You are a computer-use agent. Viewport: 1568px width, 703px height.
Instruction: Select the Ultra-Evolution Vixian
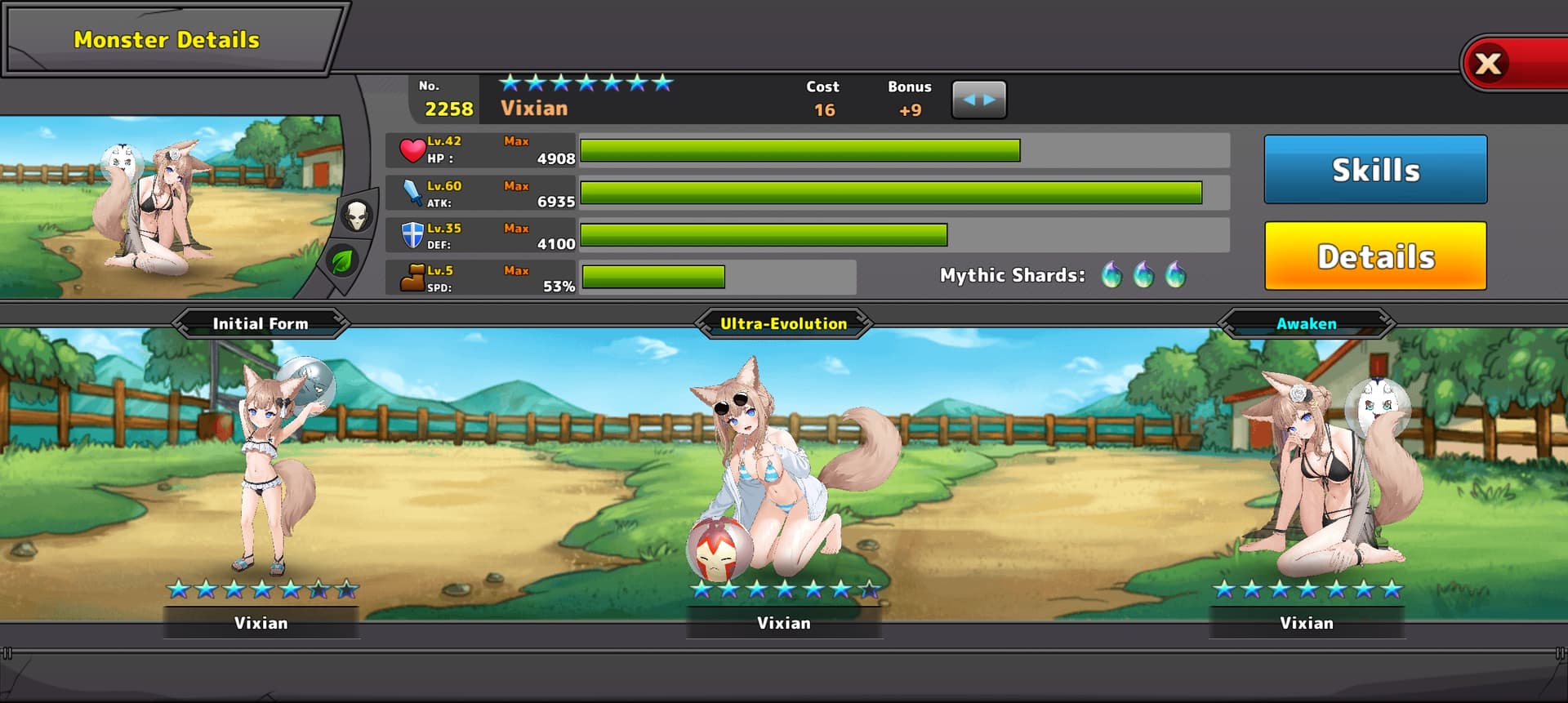(x=782, y=474)
